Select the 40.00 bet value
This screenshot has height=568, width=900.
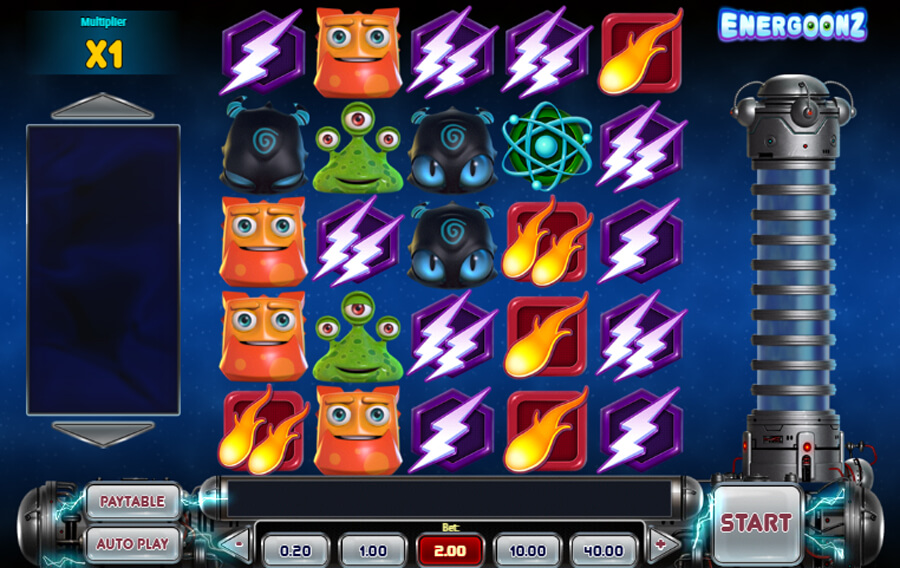tap(604, 550)
